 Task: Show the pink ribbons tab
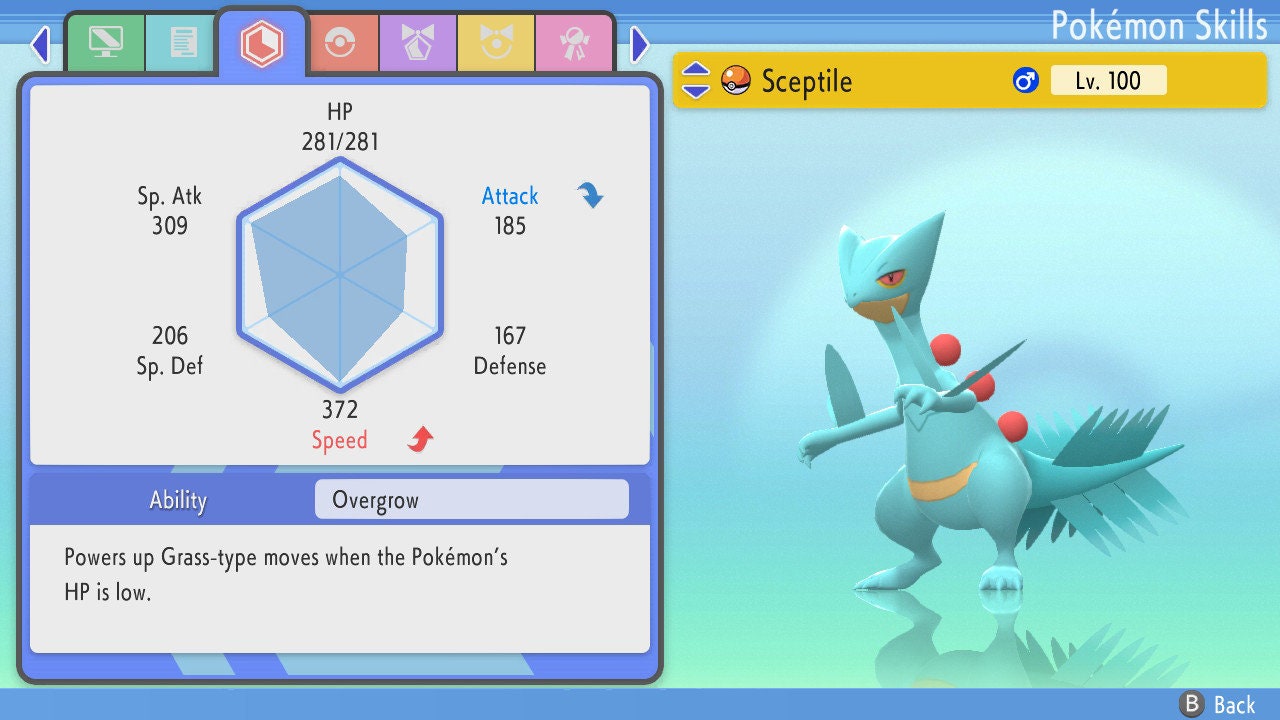[573, 43]
